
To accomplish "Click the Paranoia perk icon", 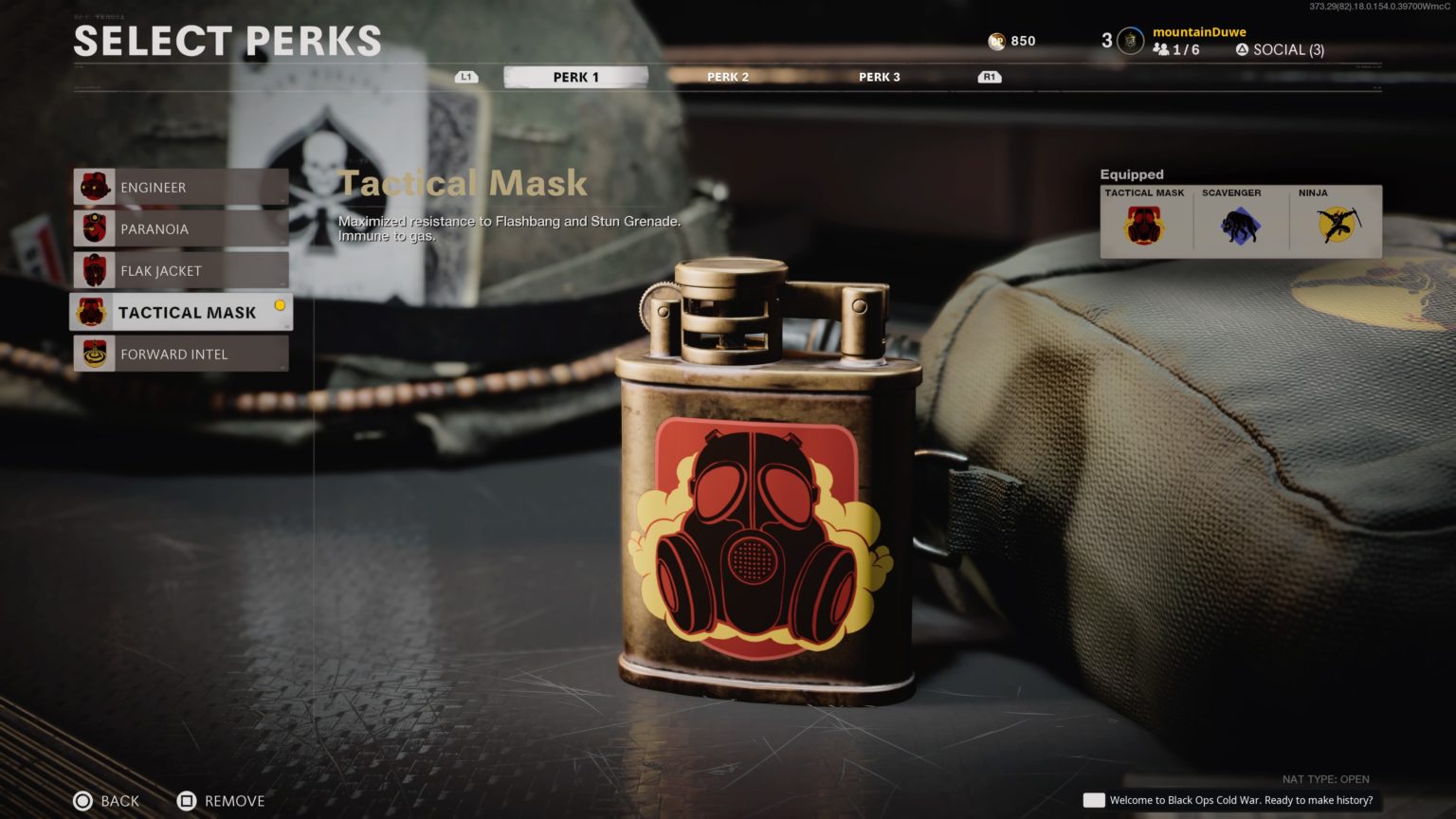I will pyautogui.click(x=96, y=228).
